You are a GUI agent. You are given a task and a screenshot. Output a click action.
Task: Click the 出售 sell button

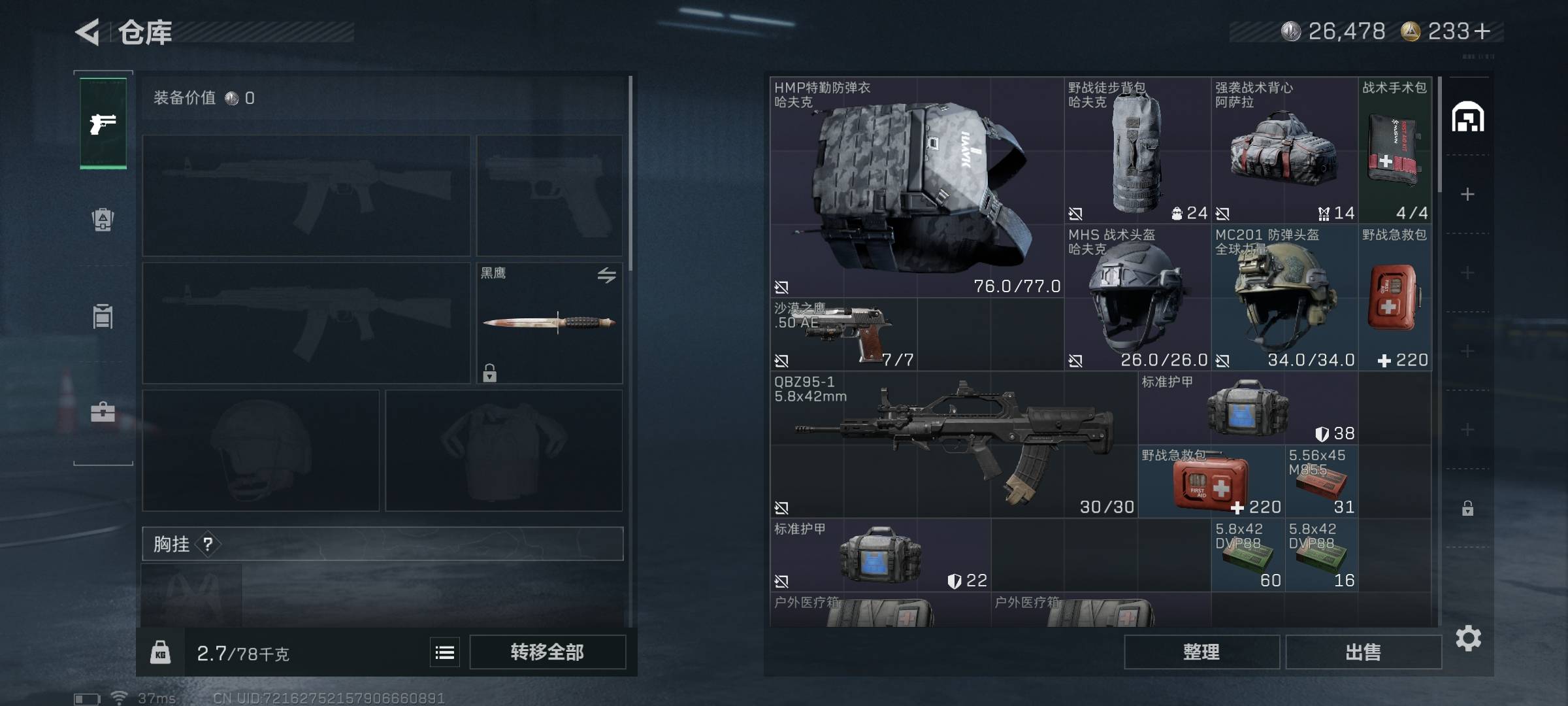[x=1364, y=652]
